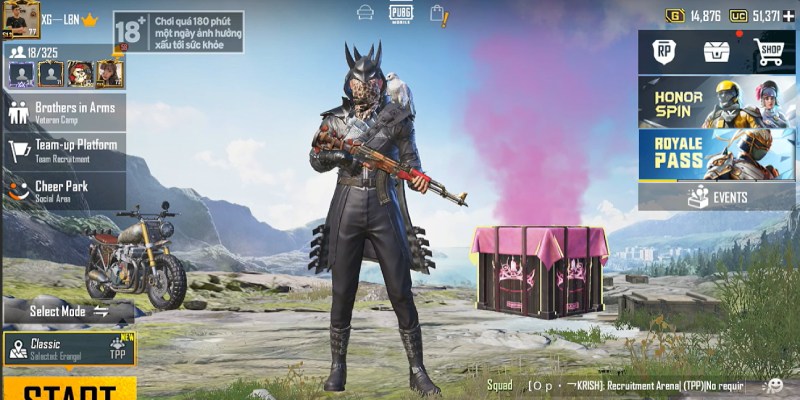The width and height of the screenshot is (800, 400).
Task: Open the helmet icon at the top
Action: coord(366,13)
